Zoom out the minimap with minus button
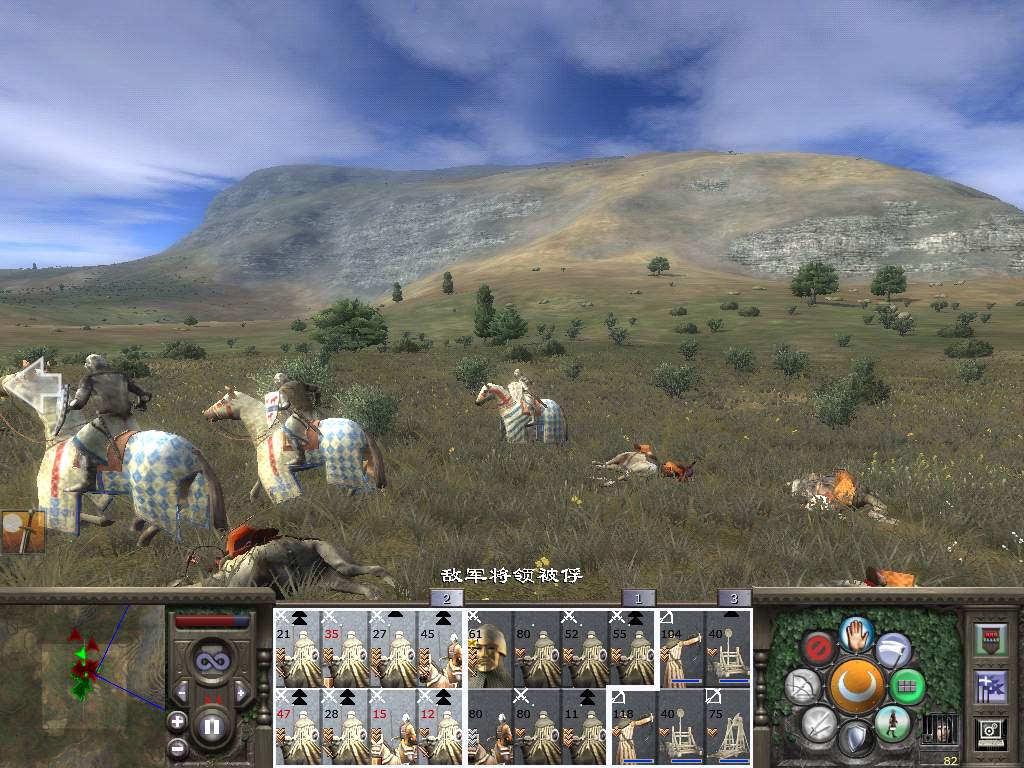The height and width of the screenshot is (768, 1024). pyautogui.click(x=177, y=746)
